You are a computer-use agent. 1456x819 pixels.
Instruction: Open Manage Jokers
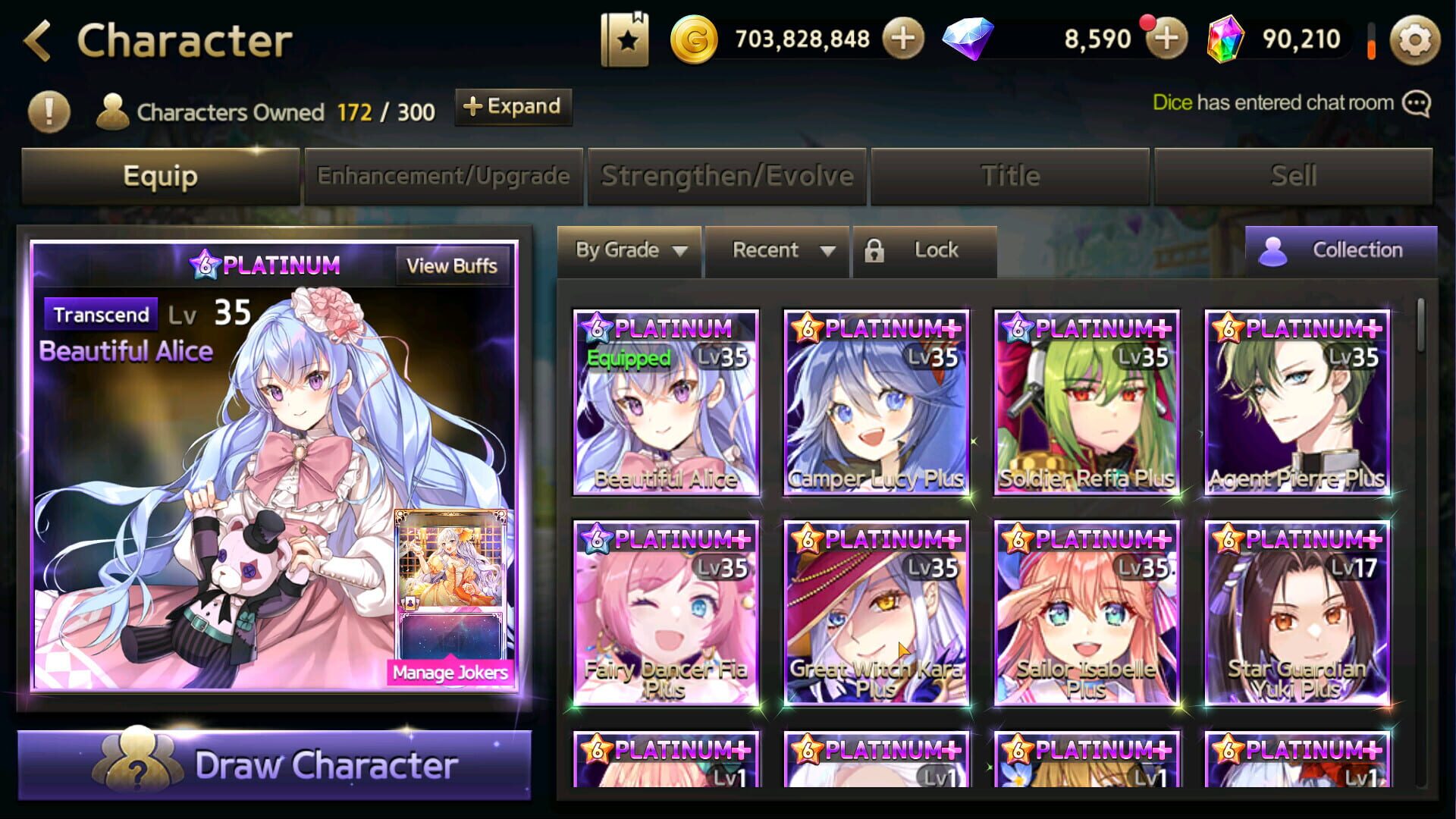pyautogui.click(x=450, y=672)
